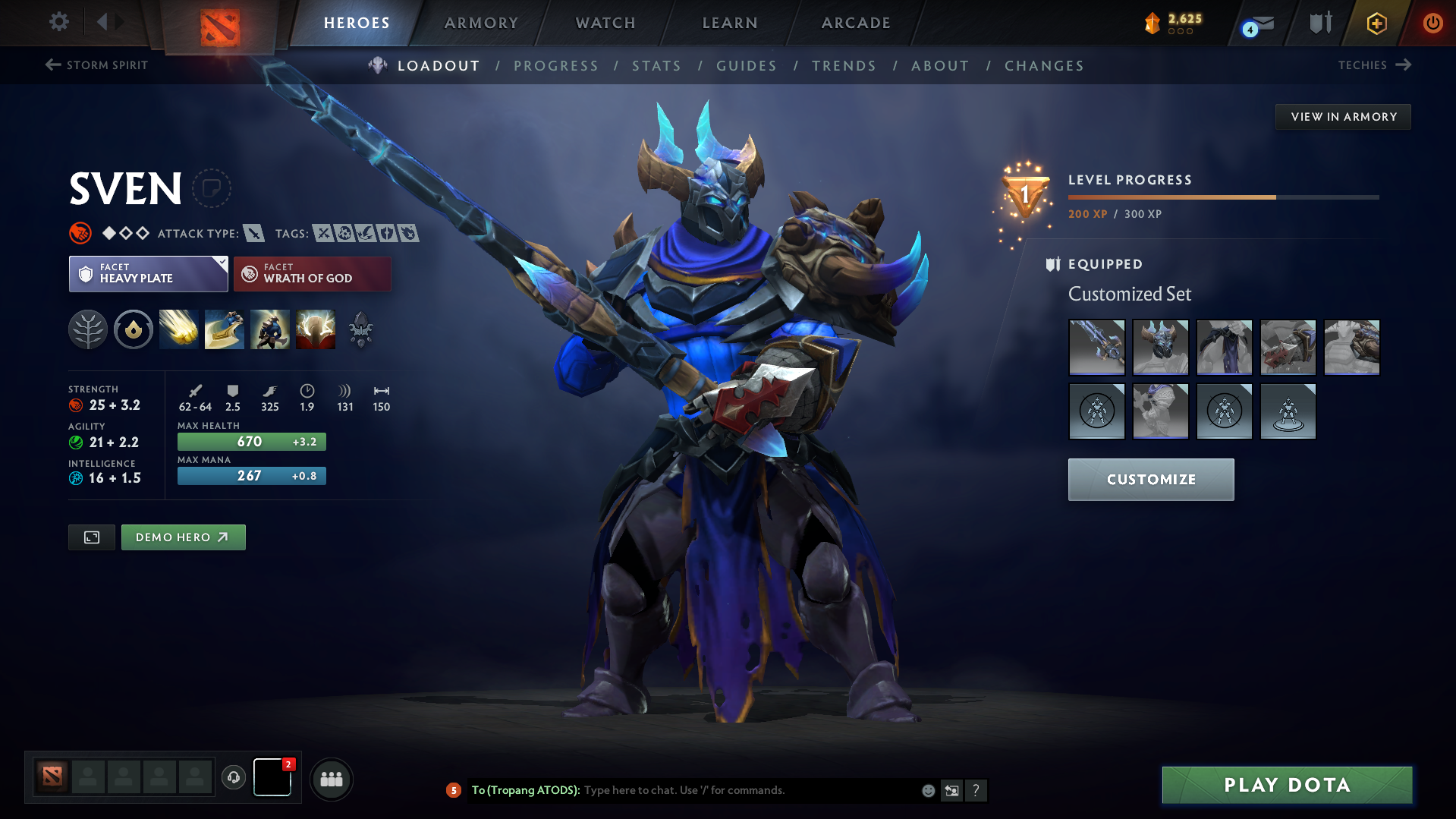
Task: Open the melee attack type icon
Action: (253, 233)
